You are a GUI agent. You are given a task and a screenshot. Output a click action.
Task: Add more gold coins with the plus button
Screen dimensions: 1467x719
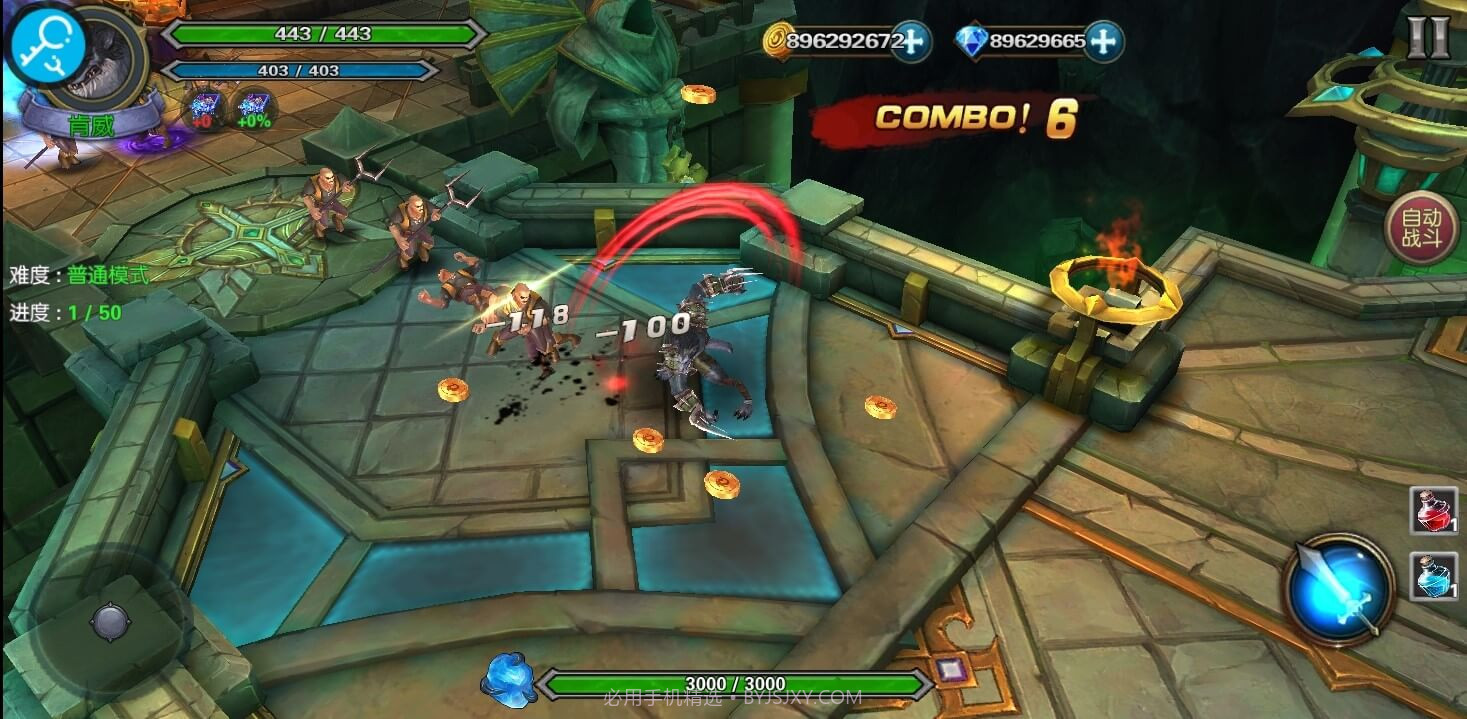[x=910, y=41]
